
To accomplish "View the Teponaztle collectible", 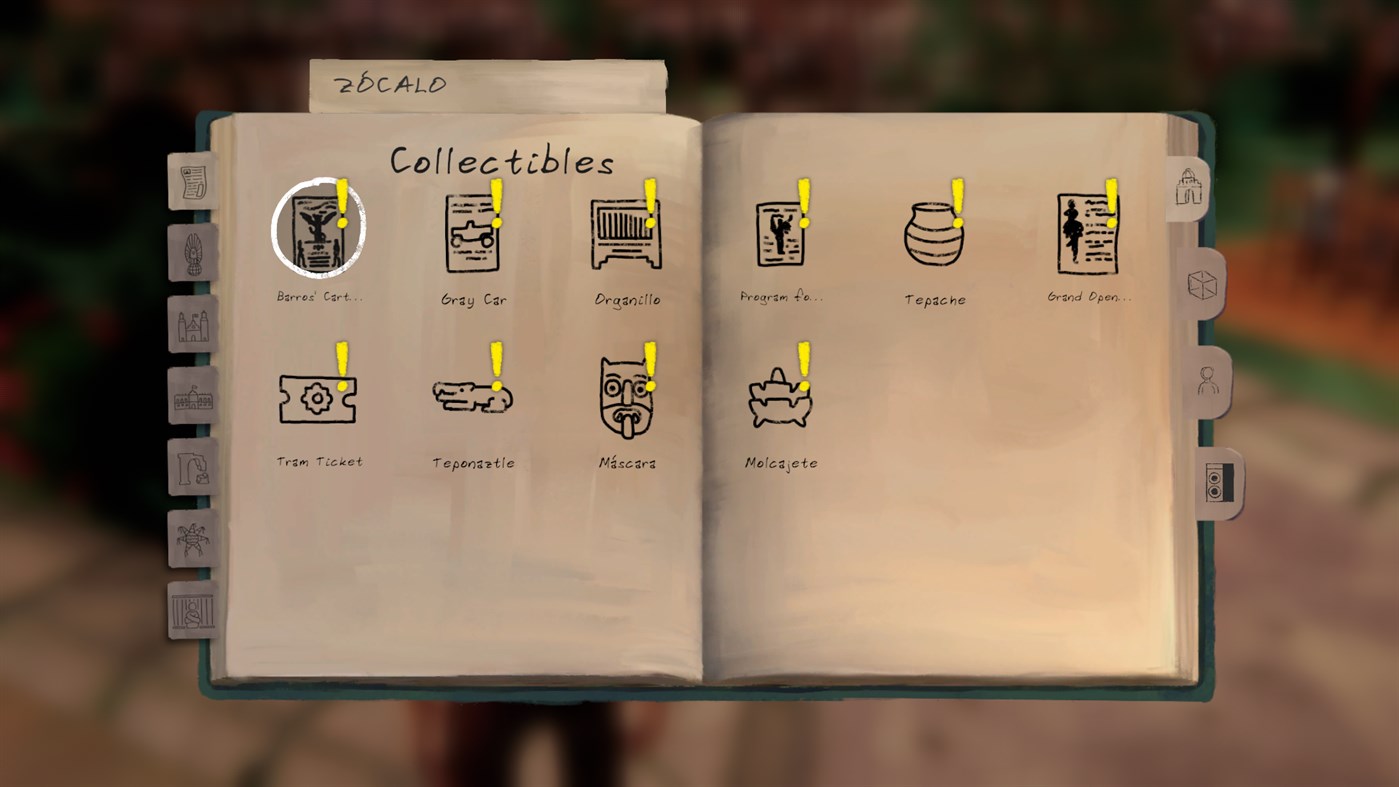I will click(470, 397).
